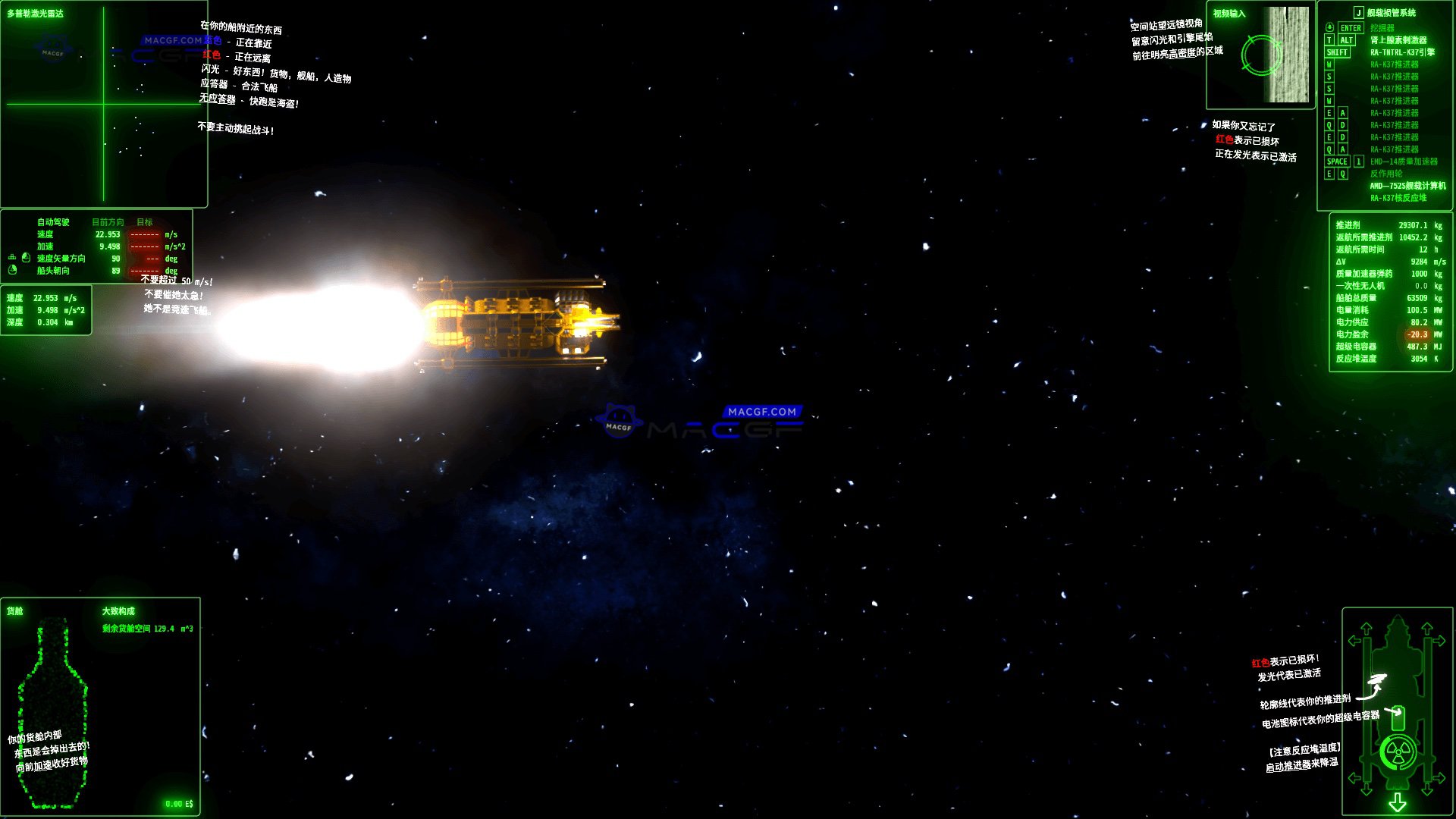Click the clock icon beside 船头朝向
The width and height of the screenshot is (1456, 819).
point(12,271)
